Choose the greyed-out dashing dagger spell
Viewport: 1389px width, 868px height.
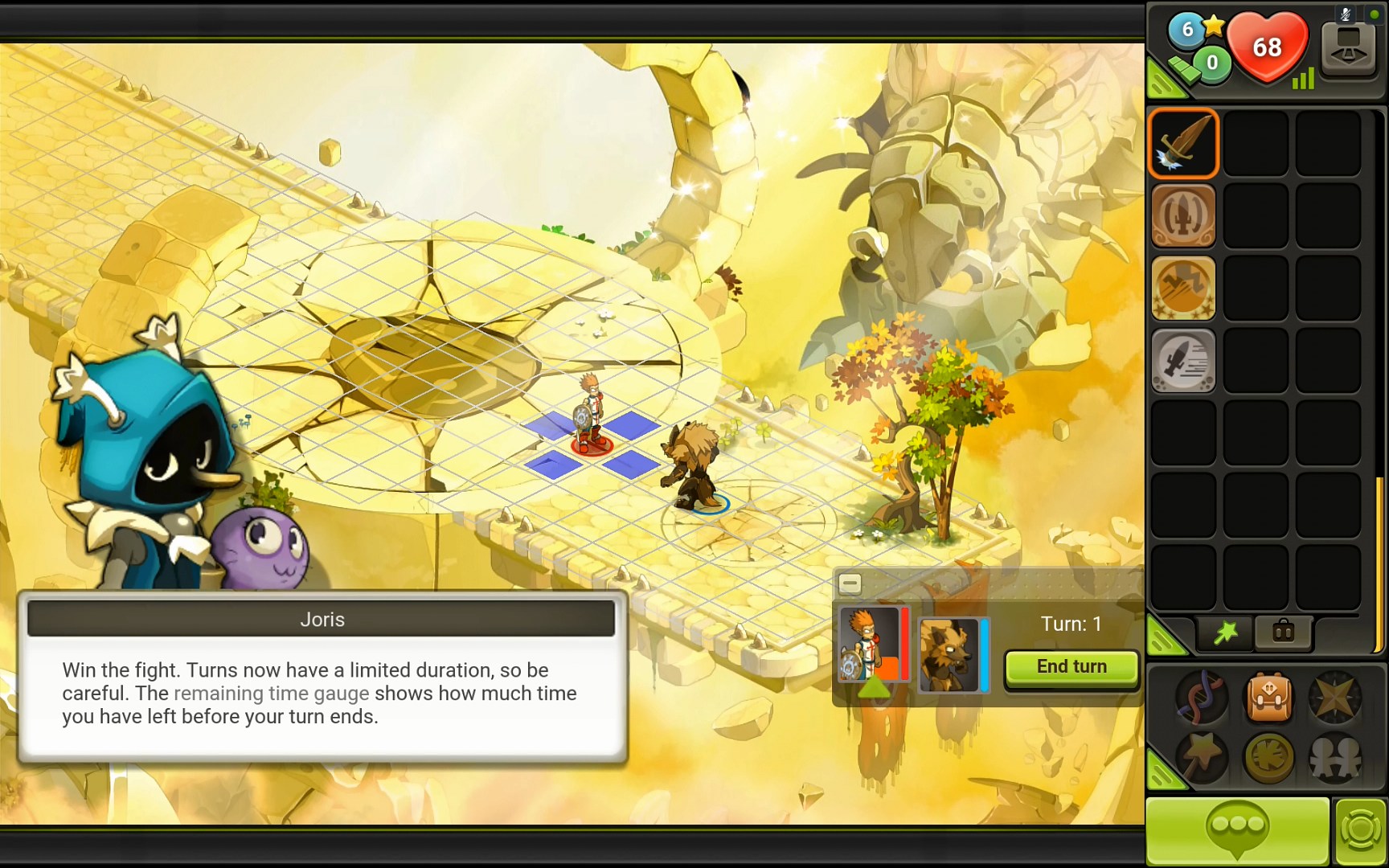coord(1183,360)
